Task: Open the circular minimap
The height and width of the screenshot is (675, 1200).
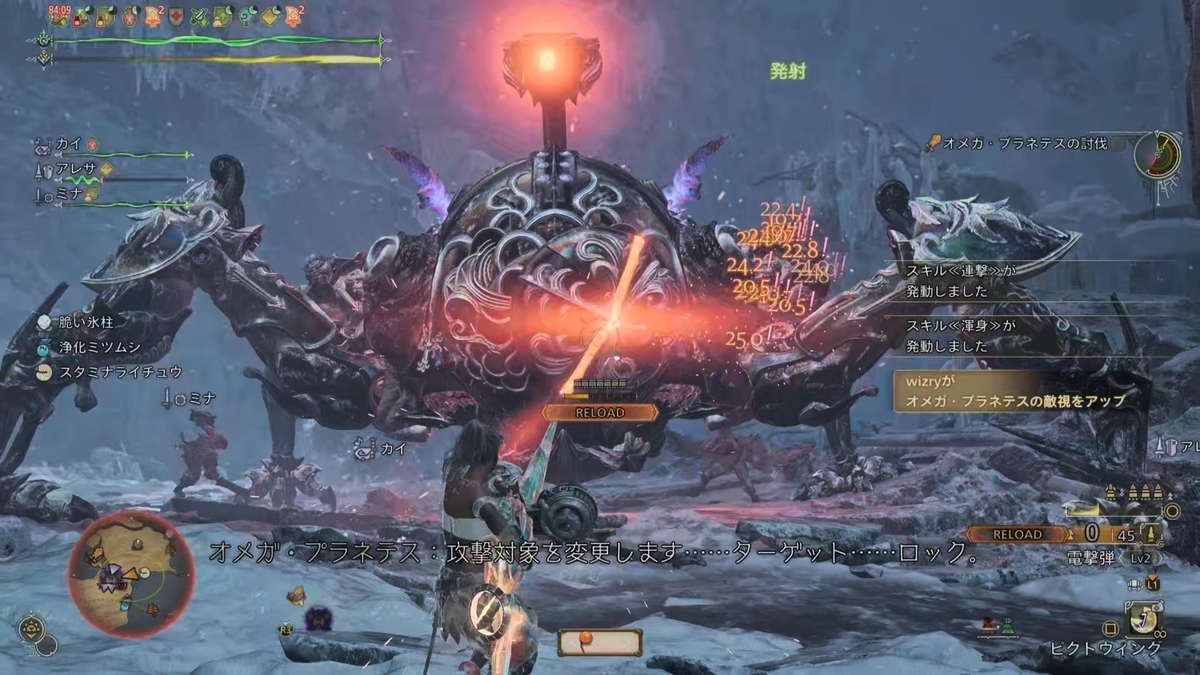Action: pyautogui.click(x=132, y=574)
